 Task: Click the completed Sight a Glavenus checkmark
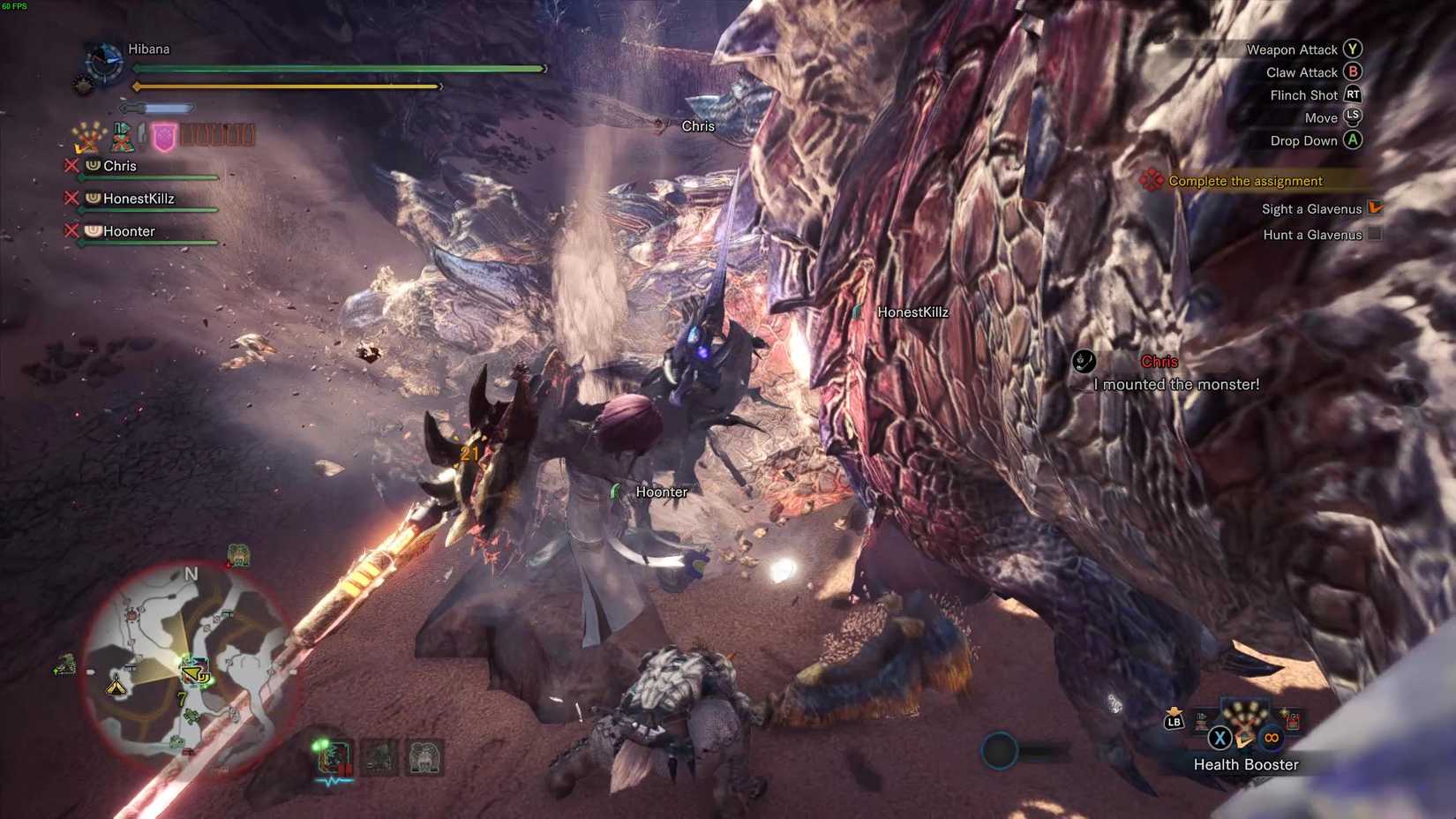1374,208
